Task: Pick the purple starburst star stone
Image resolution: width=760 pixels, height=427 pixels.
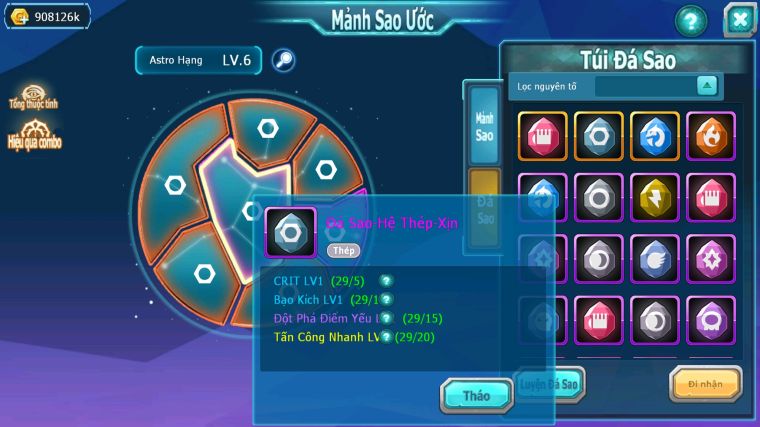Action: (x=711, y=259)
